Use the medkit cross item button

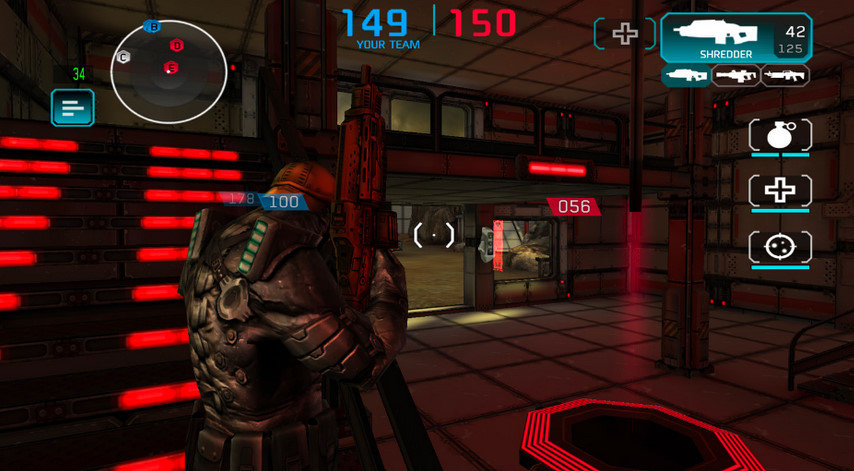(780, 191)
